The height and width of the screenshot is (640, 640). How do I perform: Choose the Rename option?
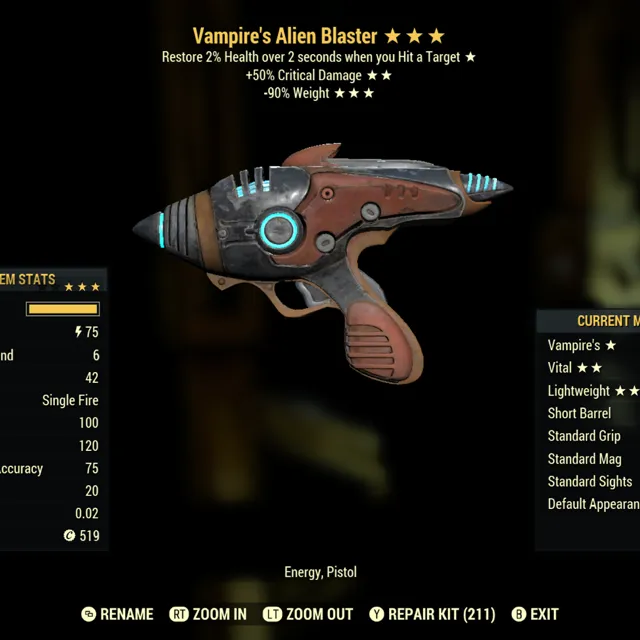(116, 614)
